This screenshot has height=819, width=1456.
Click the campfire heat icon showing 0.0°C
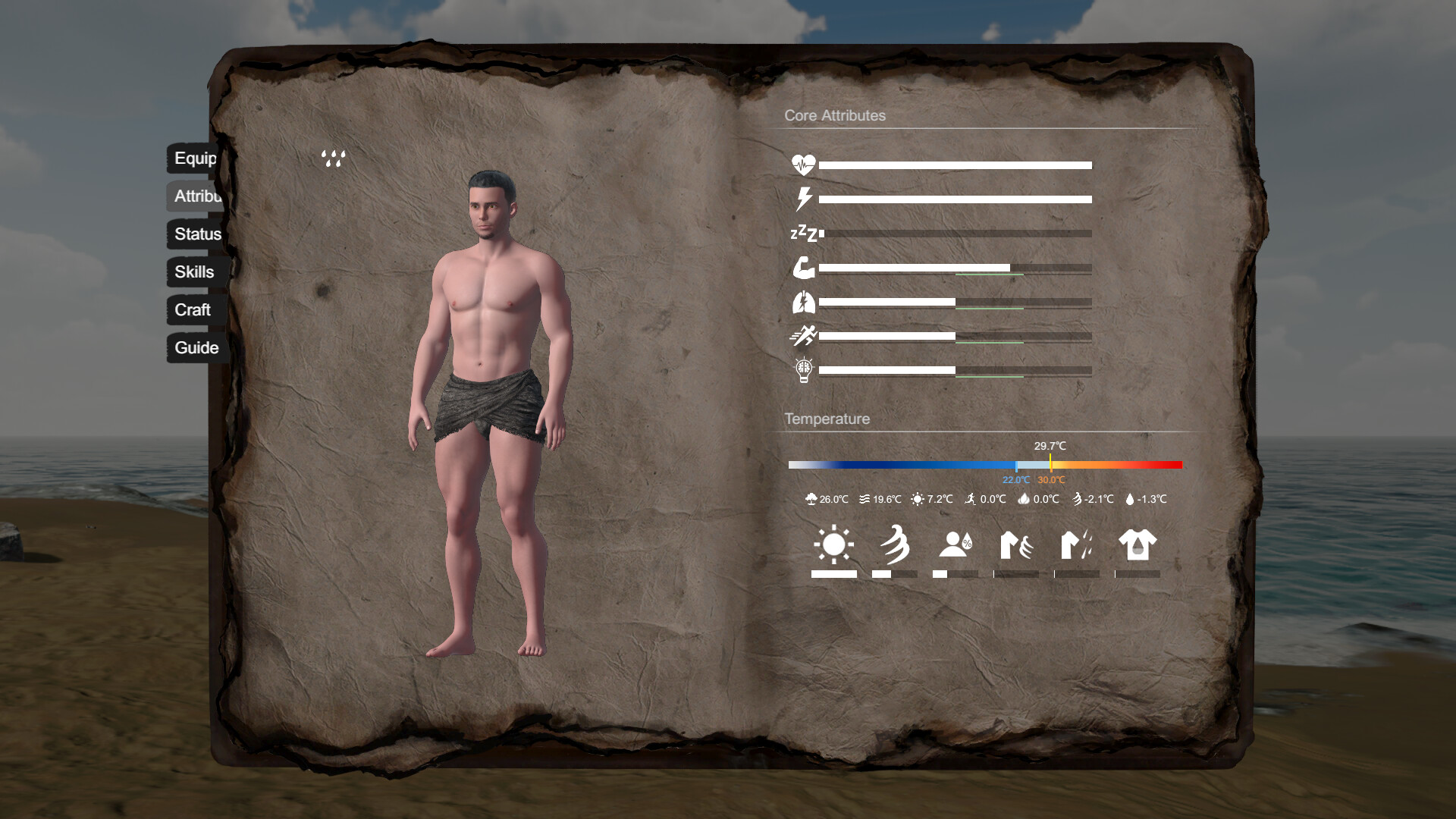[x=1025, y=499]
